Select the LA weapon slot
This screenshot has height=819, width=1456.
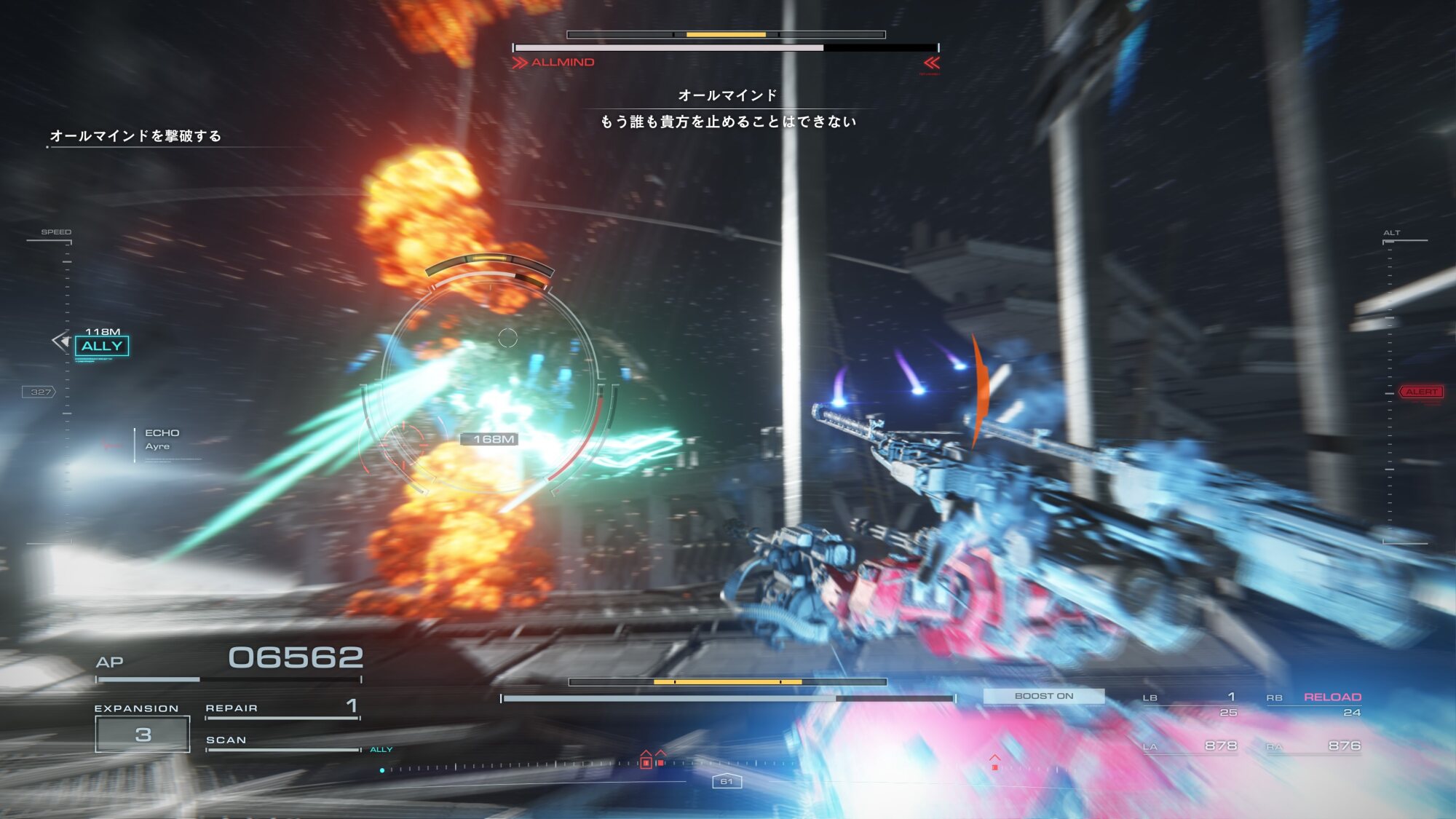click(x=1190, y=746)
